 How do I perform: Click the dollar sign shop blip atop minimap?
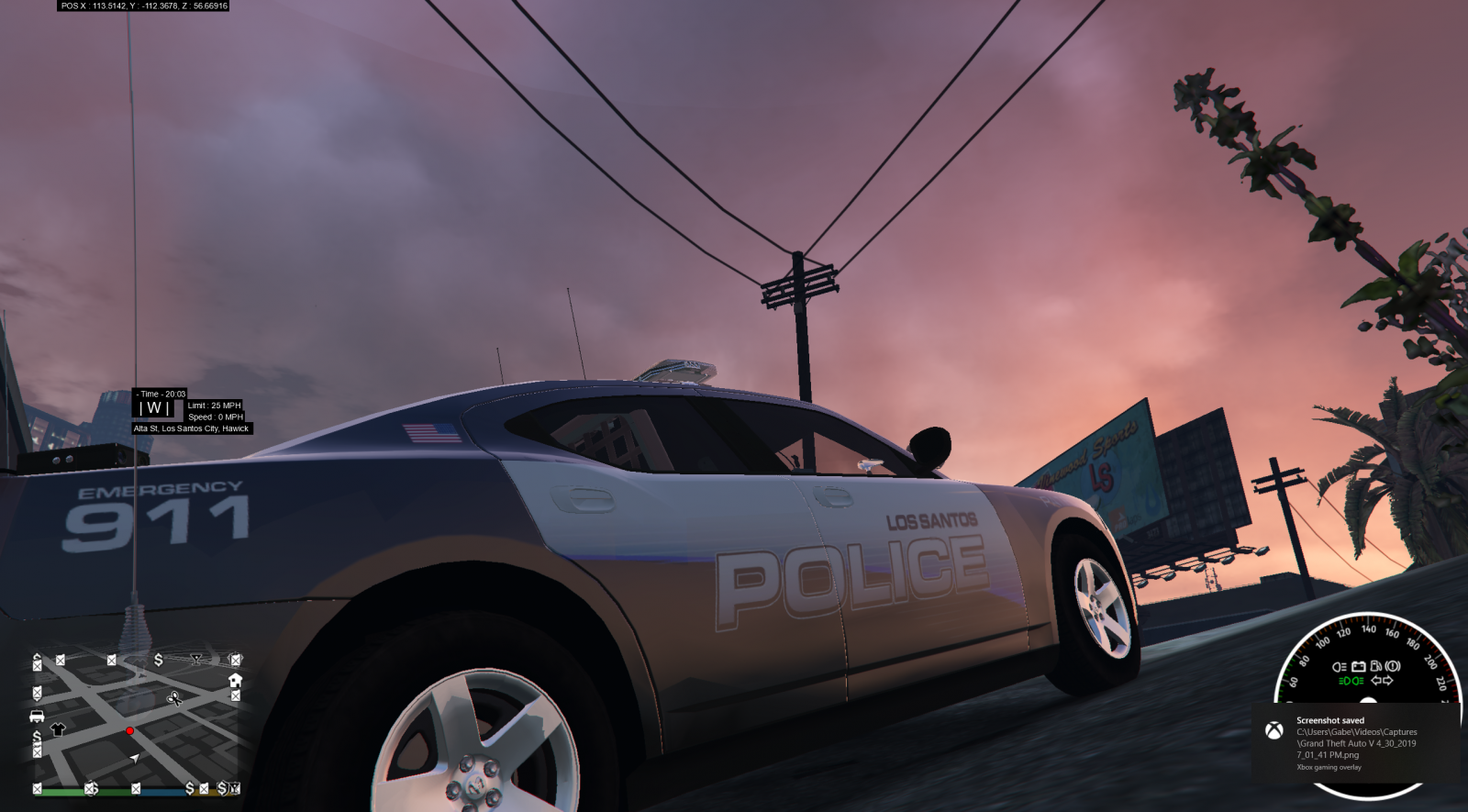point(159,662)
